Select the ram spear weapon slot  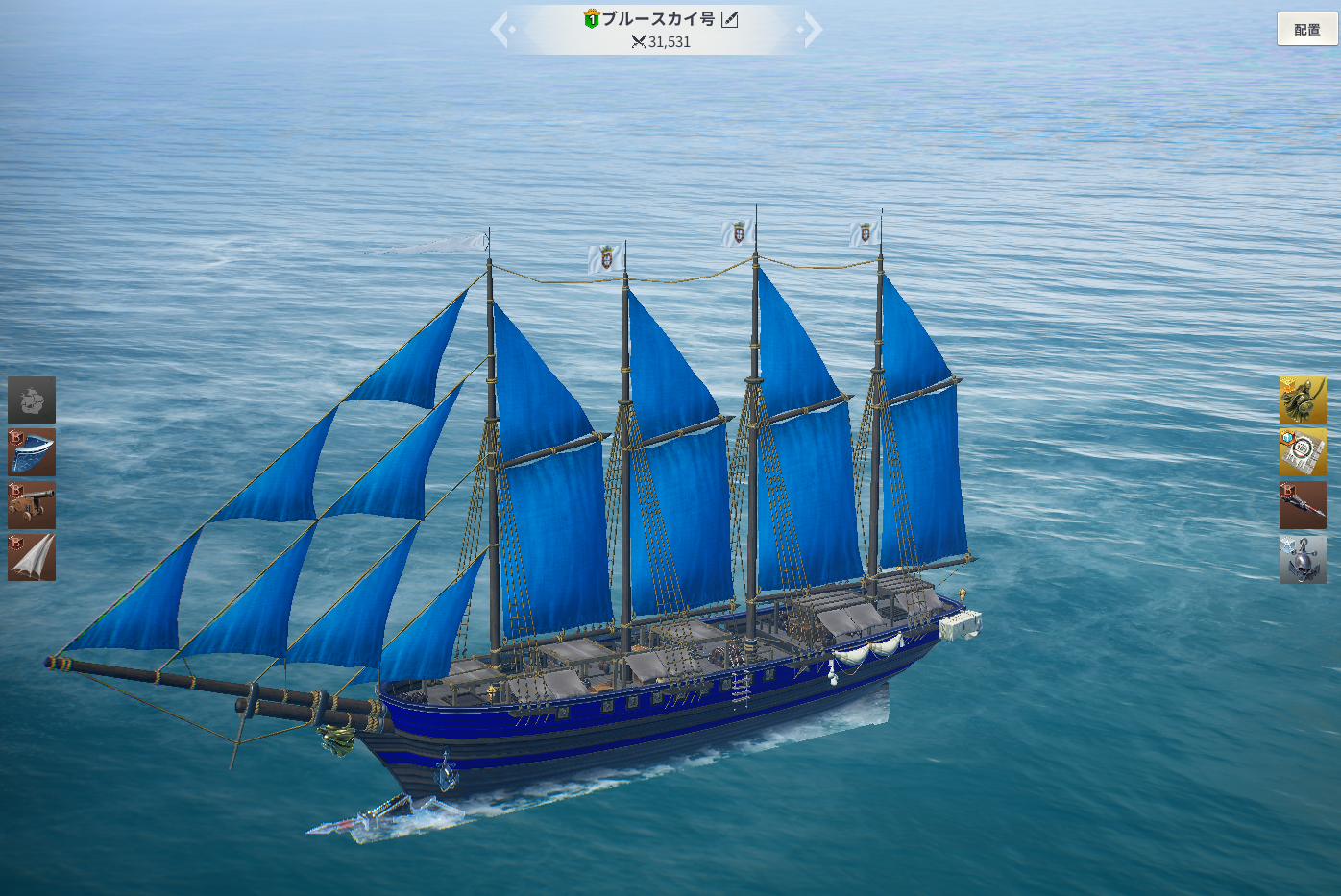pyautogui.click(x=1303, y=505)
